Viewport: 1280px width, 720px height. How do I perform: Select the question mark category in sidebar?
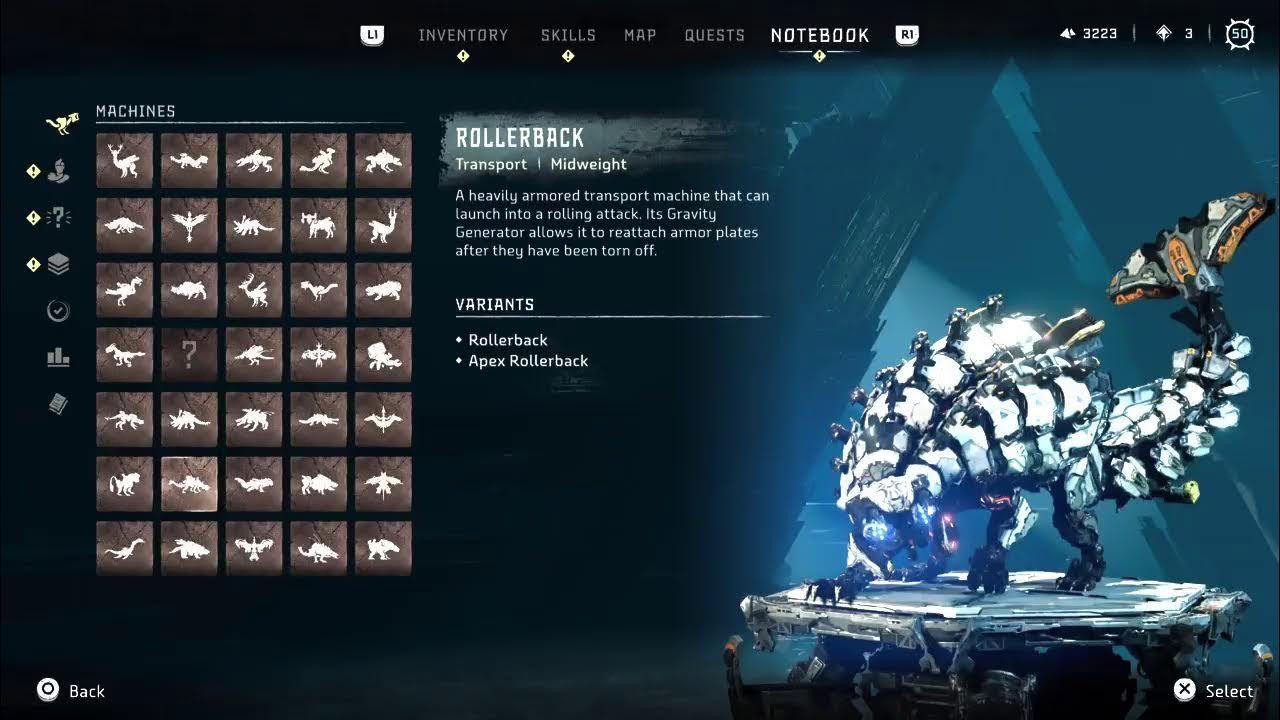58,217
